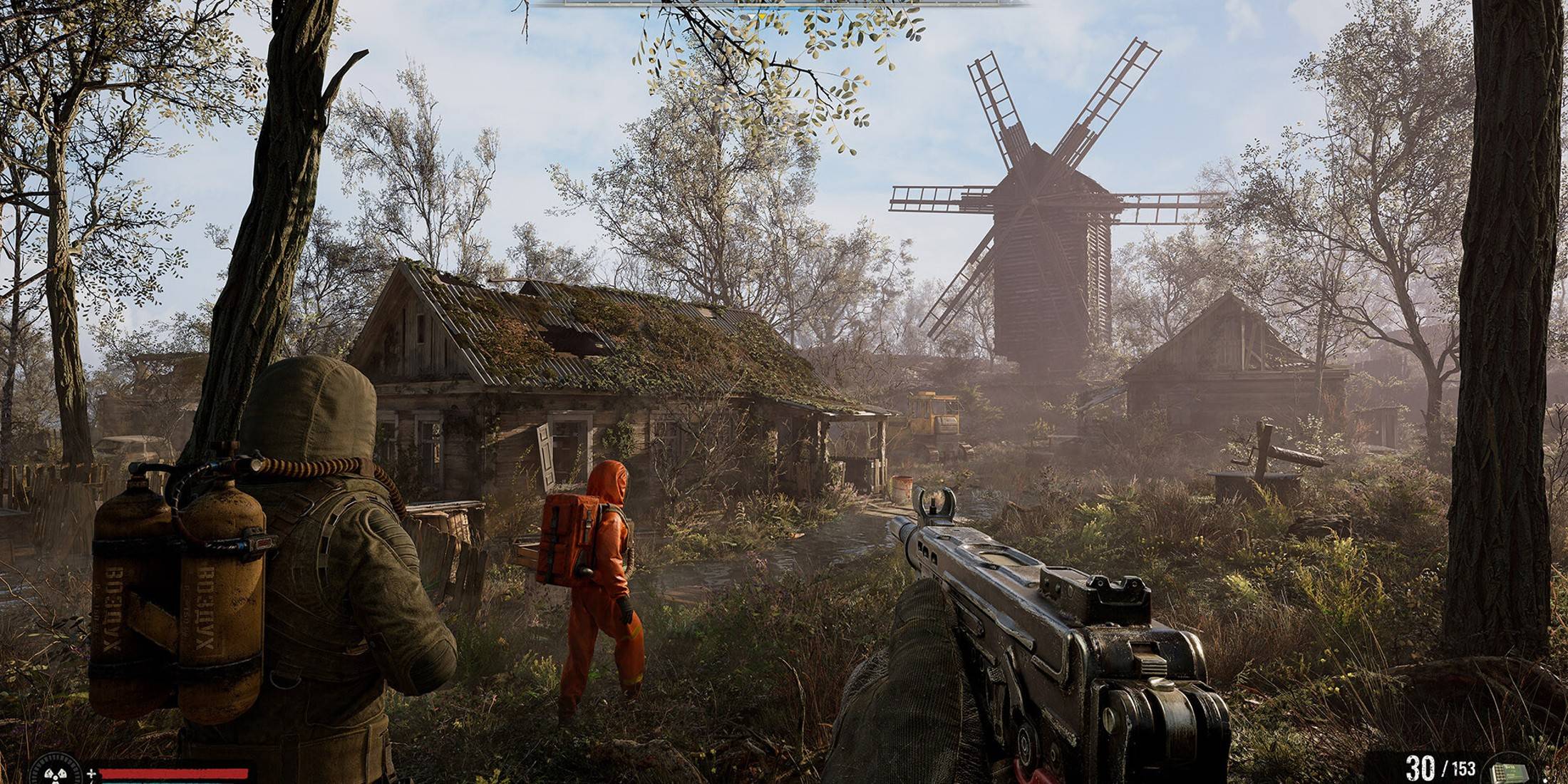
Task: Toggle the red health bar display
Action: [x=175, y=774]
